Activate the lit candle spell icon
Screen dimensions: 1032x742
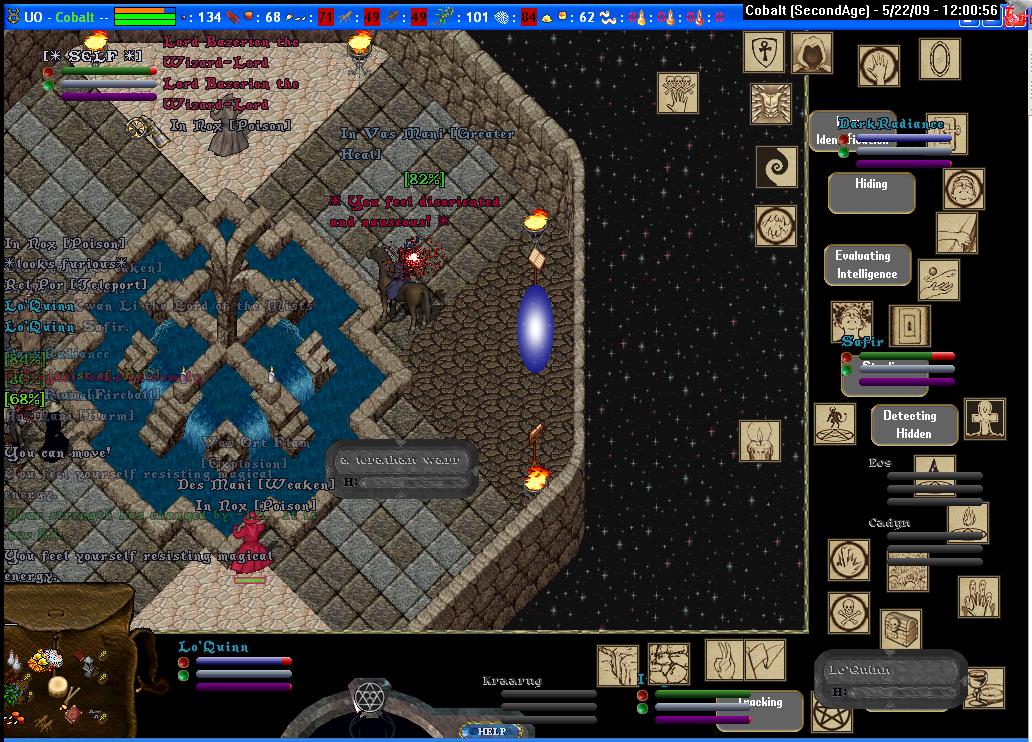pyautogui.click(x=759, y=441)
